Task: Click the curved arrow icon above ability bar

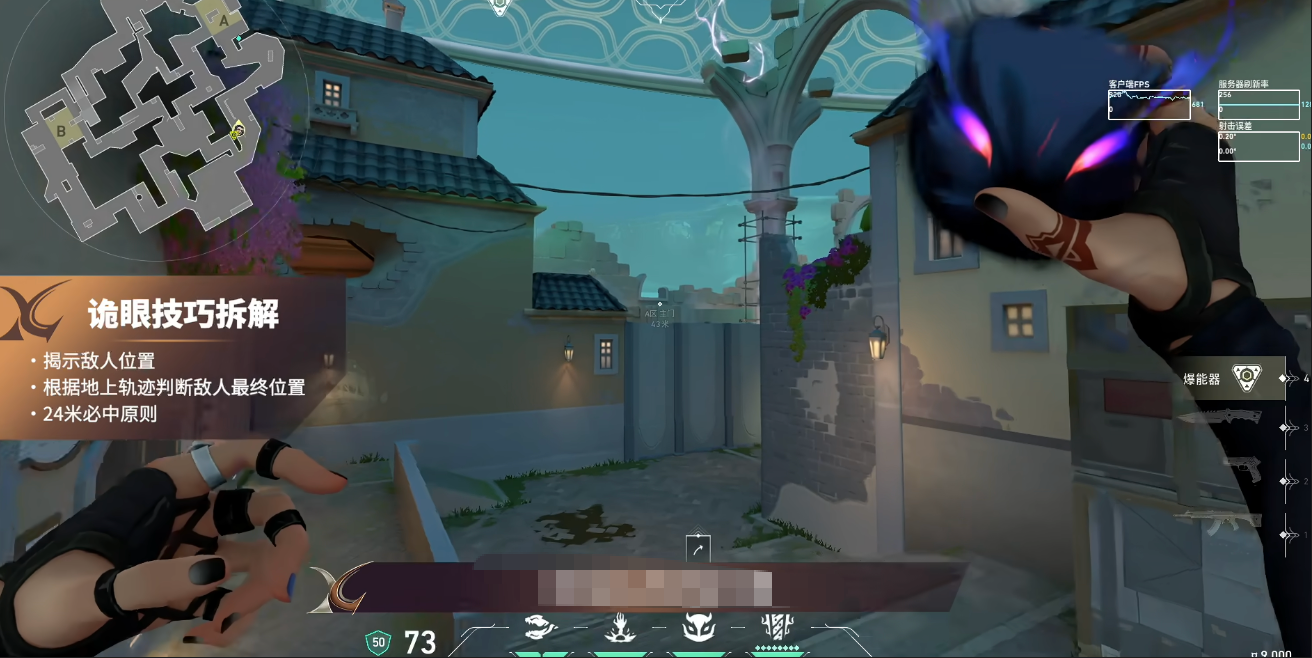Action: point(698,548)
